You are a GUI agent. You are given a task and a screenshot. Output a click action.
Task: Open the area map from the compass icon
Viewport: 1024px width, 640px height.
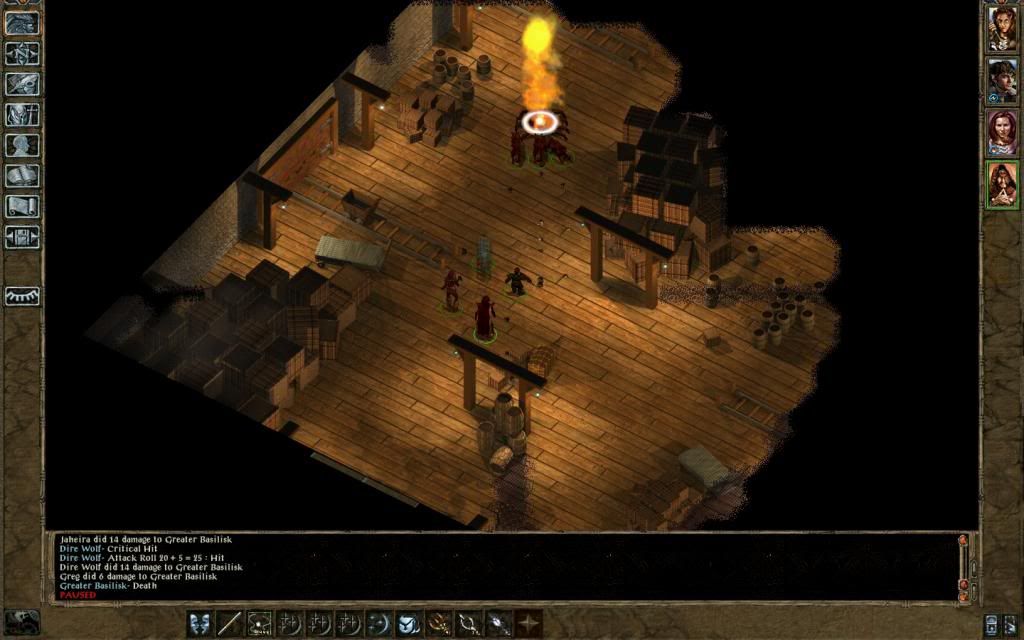[x=22, y=53]
